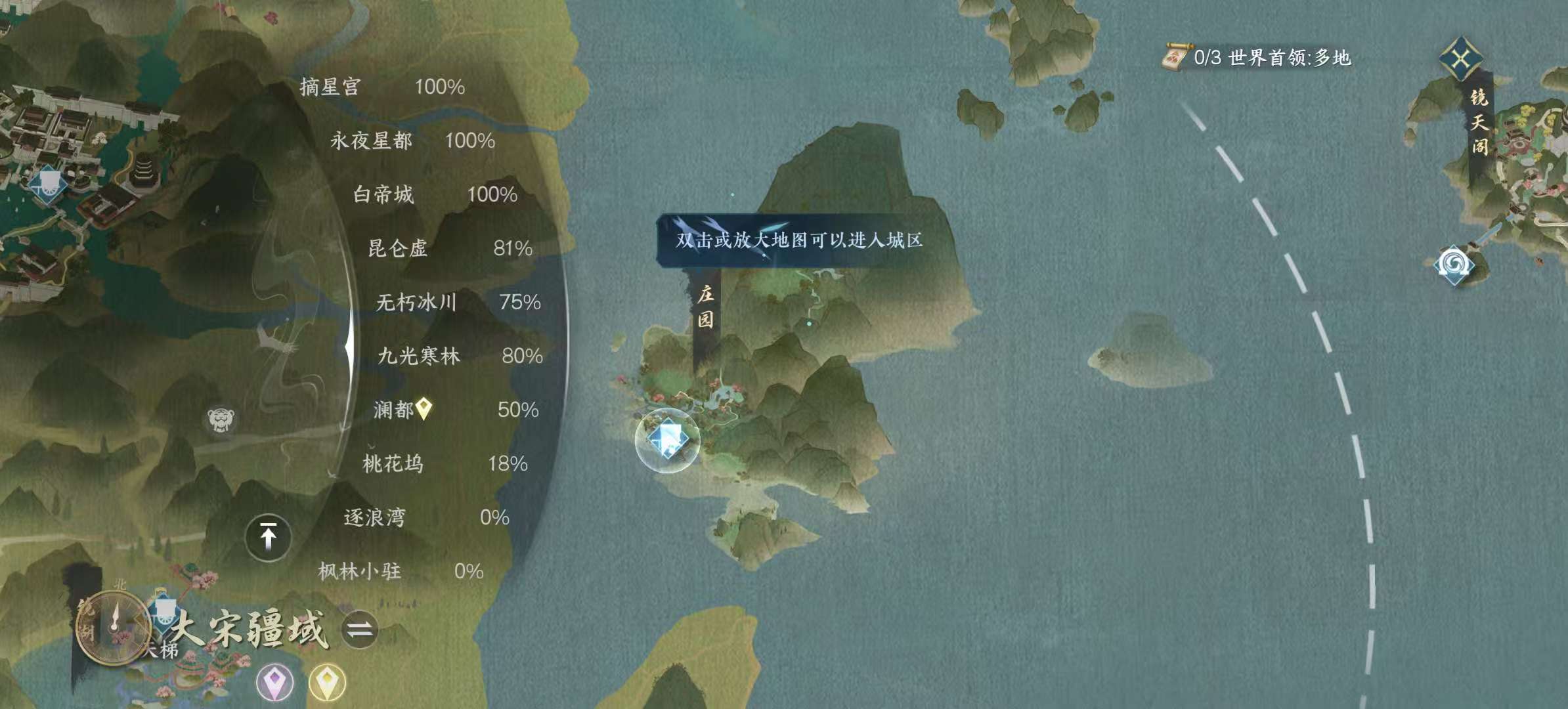Open 桃花坞 in the region list

[x=394, y=463]
